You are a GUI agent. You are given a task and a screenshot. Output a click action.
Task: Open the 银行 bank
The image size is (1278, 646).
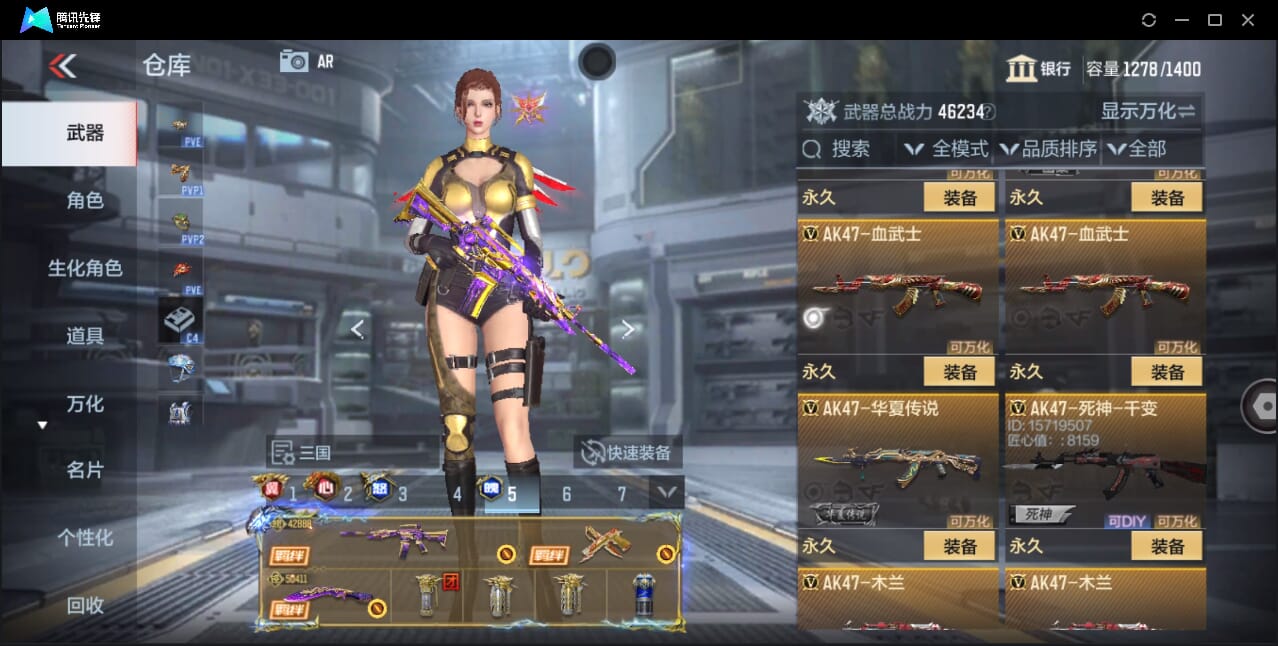coord(1039,69)
